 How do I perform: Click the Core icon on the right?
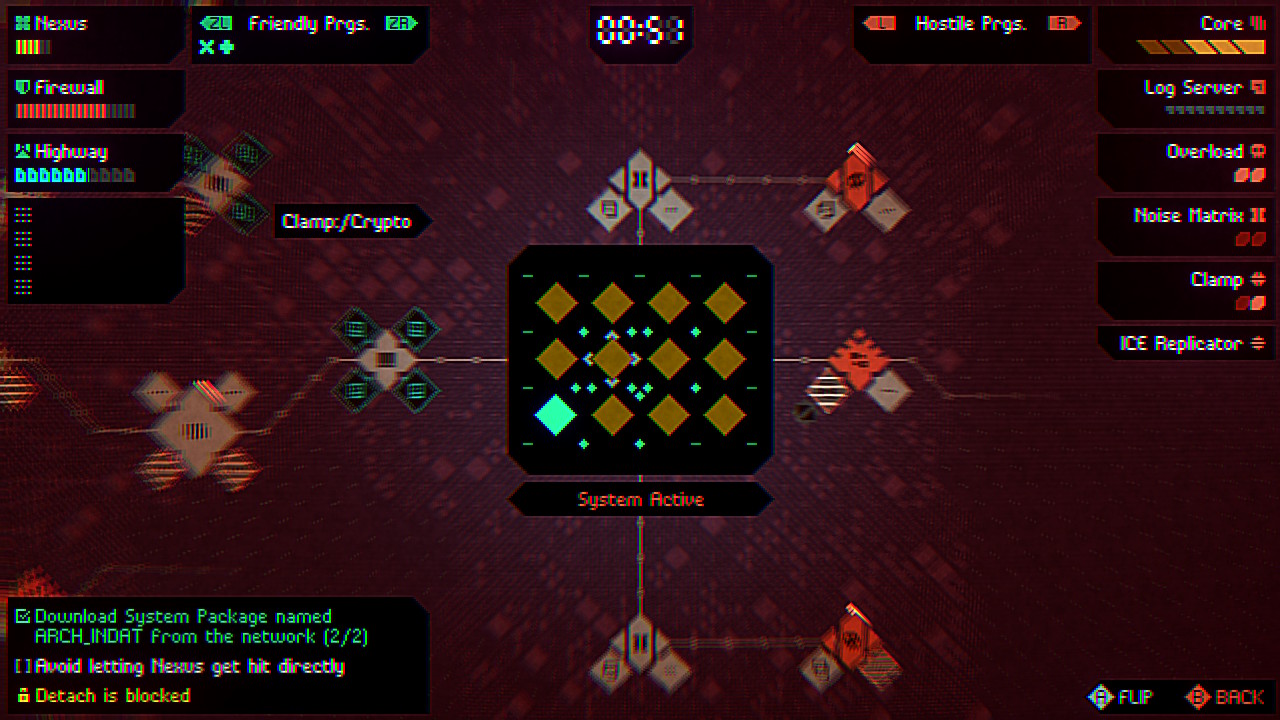pyautogui.click(x=1256, y=22)
